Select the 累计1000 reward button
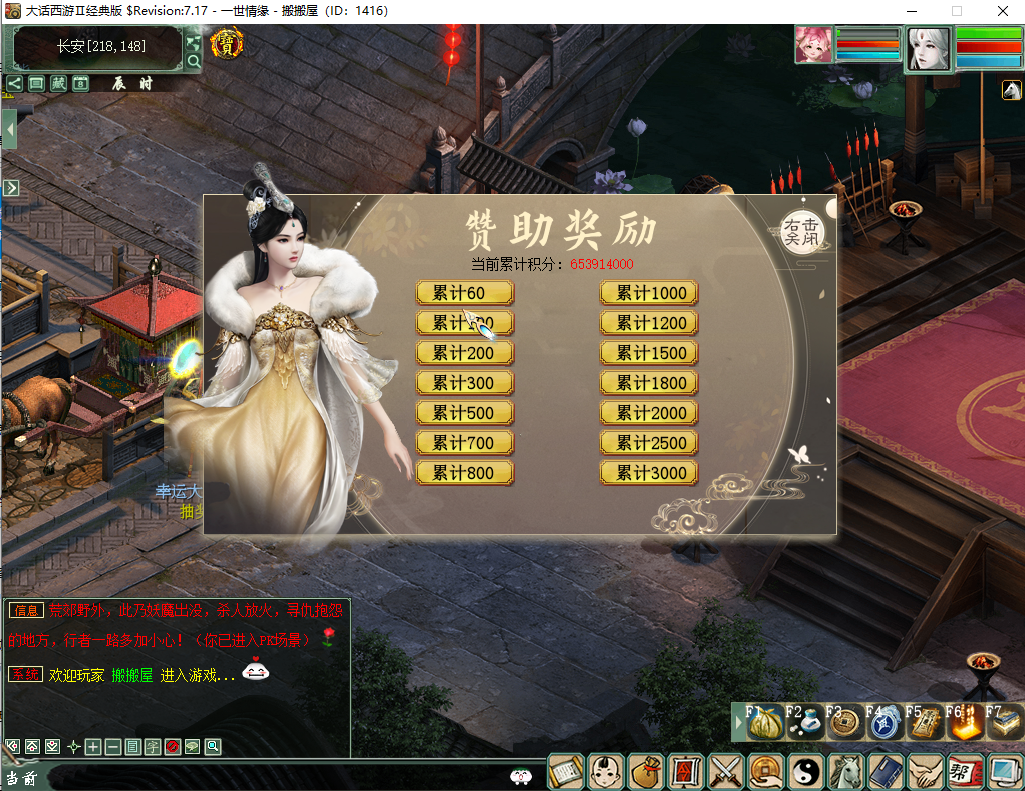1025x791 pixels. (x=649, y=293)
